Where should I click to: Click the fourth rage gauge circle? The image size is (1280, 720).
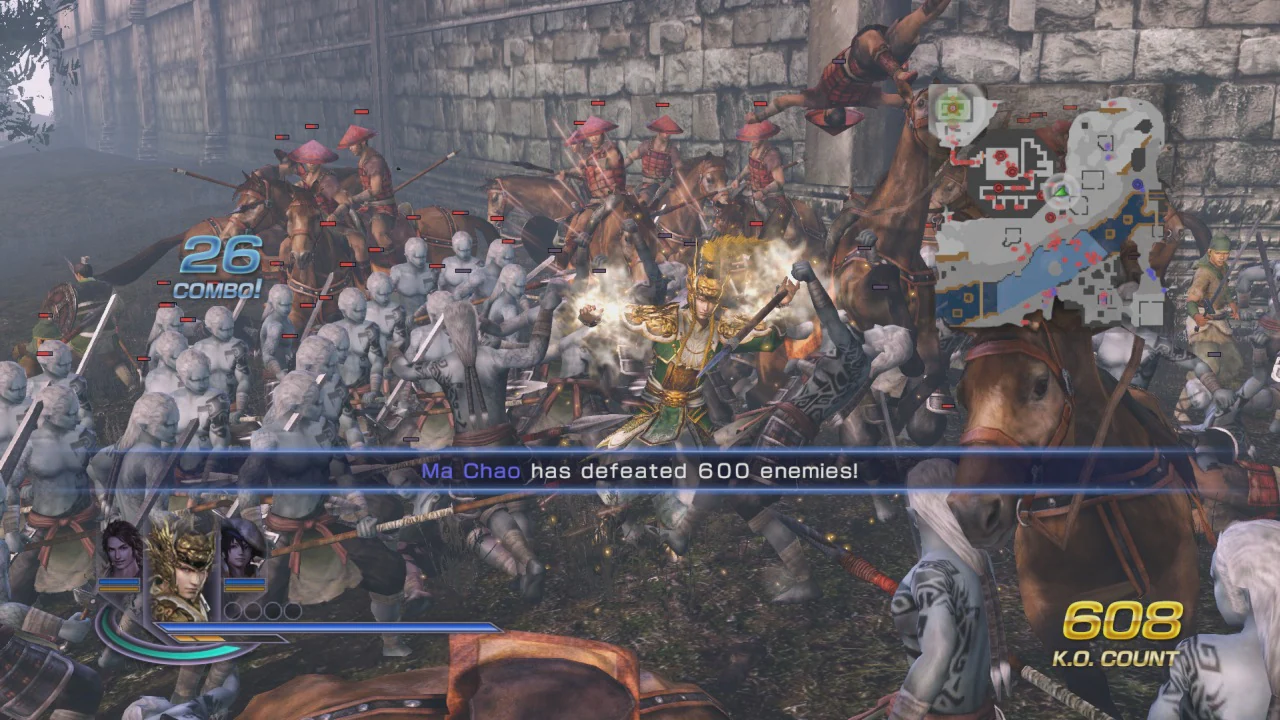click(291, 611)
